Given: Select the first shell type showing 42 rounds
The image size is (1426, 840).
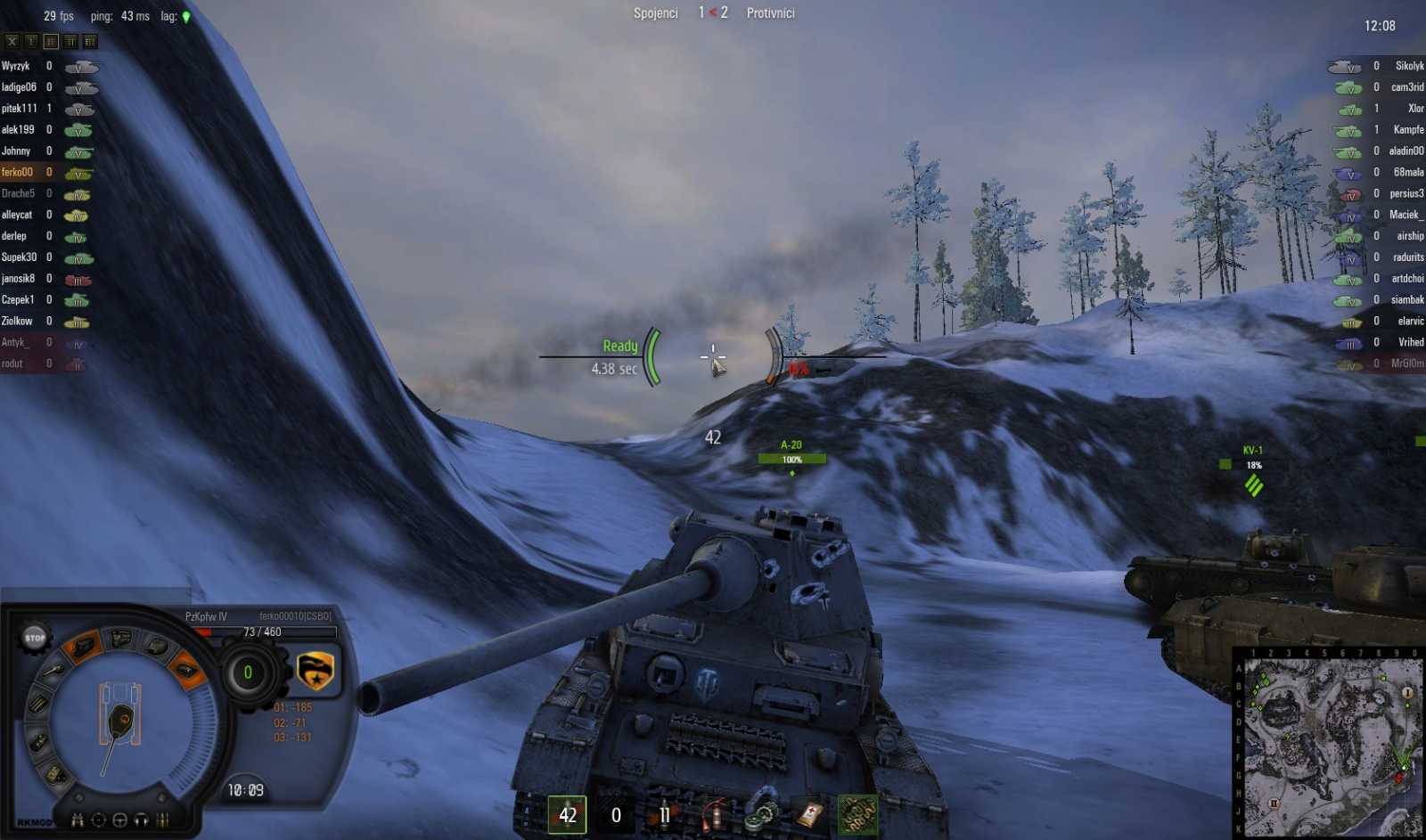Looking at the screenshot, I should coord(568,814).
